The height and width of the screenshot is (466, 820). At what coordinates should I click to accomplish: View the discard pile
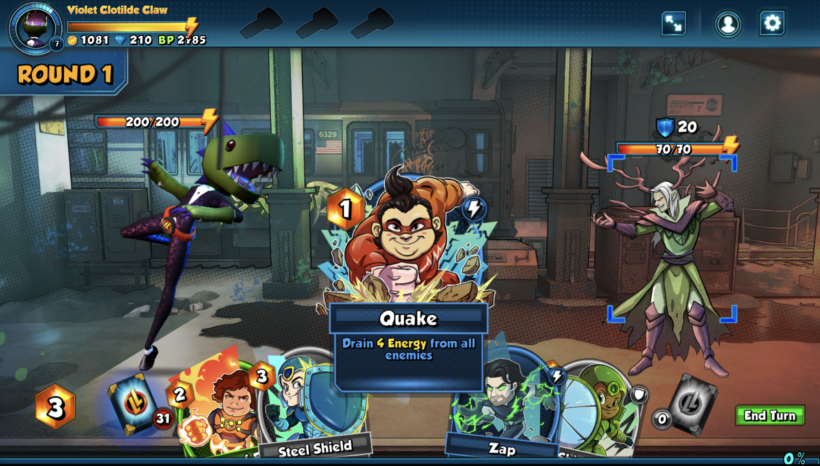coord(691,403)
